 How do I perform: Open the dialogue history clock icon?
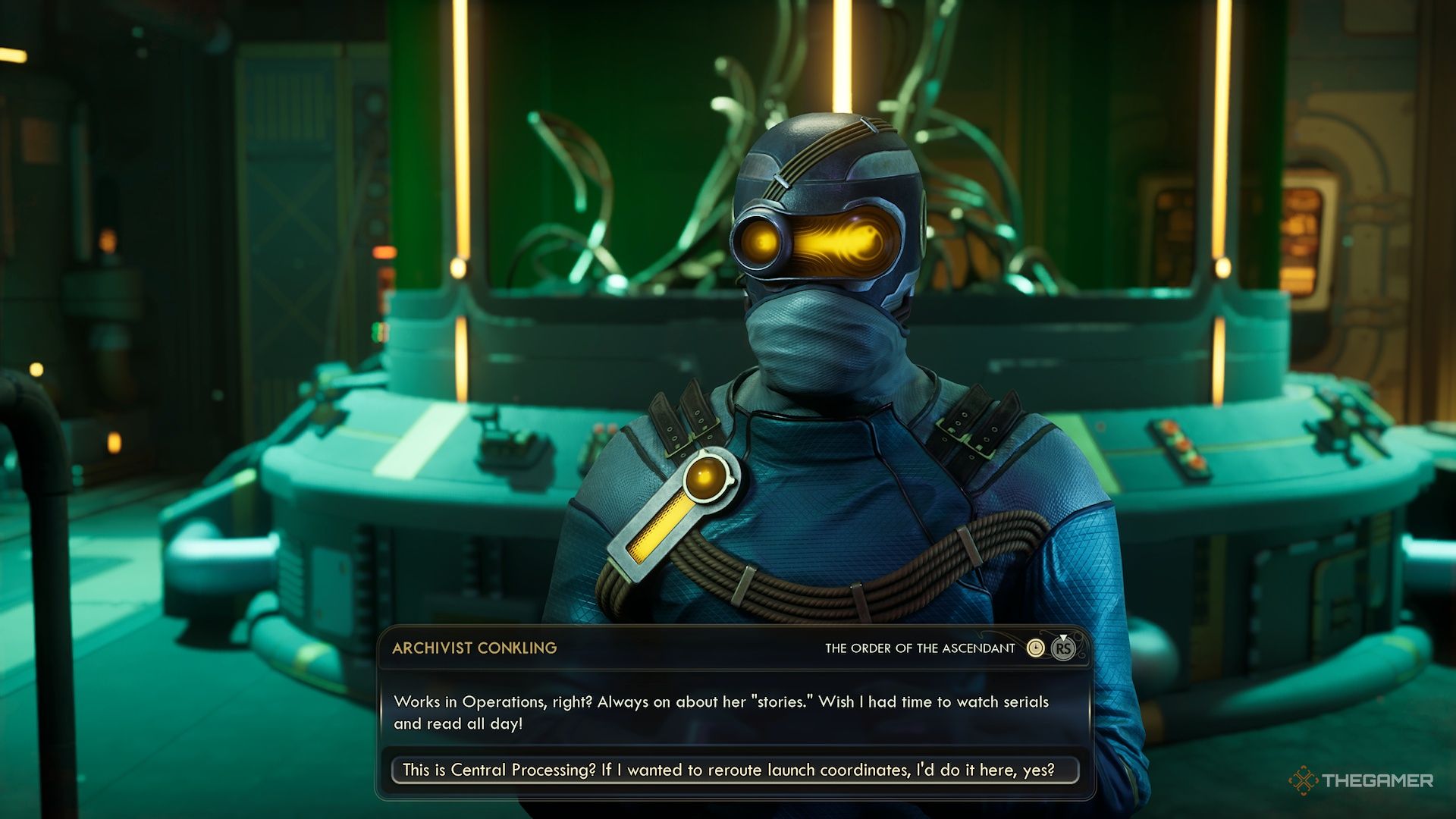(1035, 648)
